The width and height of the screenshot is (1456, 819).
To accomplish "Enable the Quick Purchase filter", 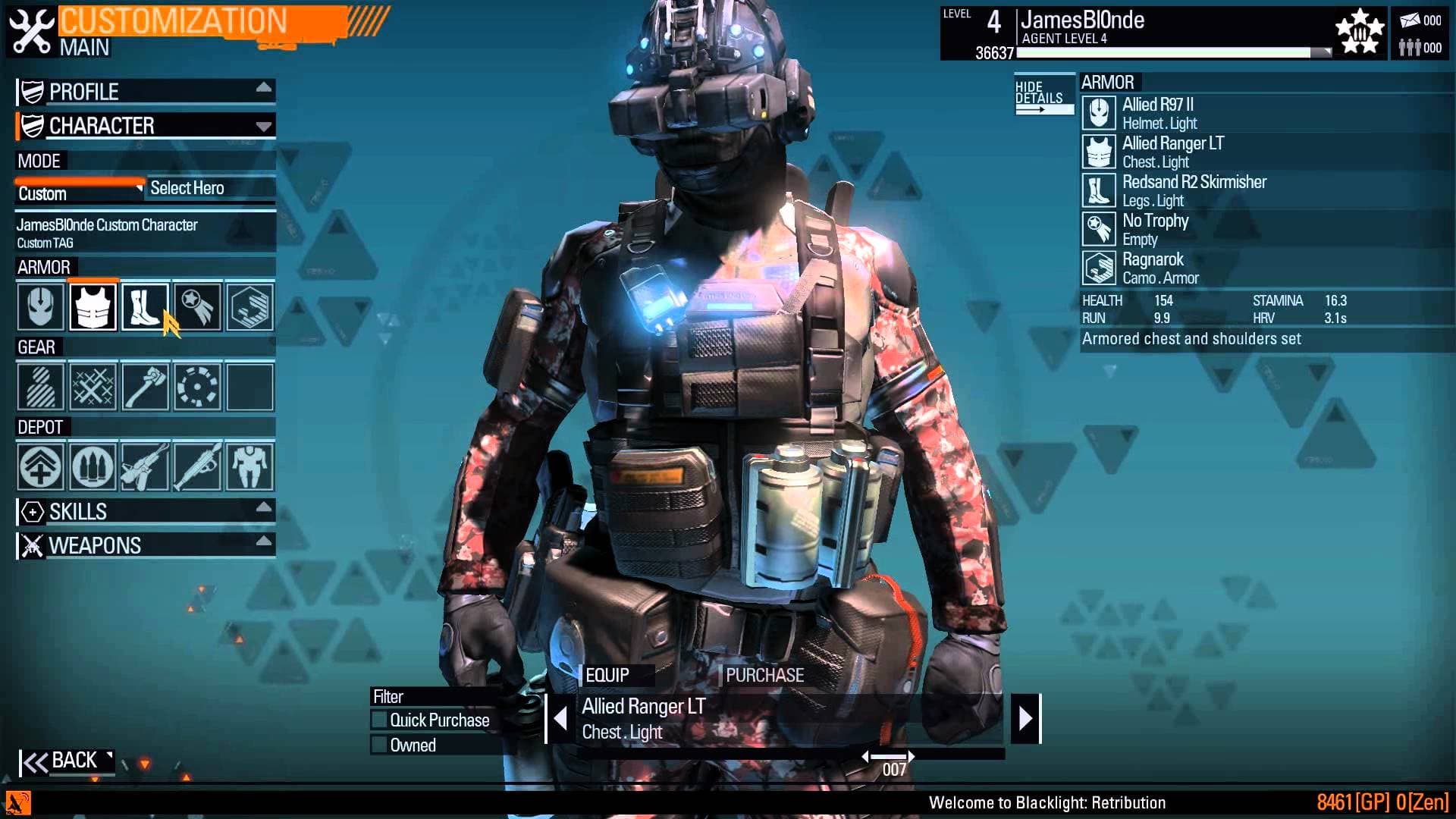I will 379,720.
